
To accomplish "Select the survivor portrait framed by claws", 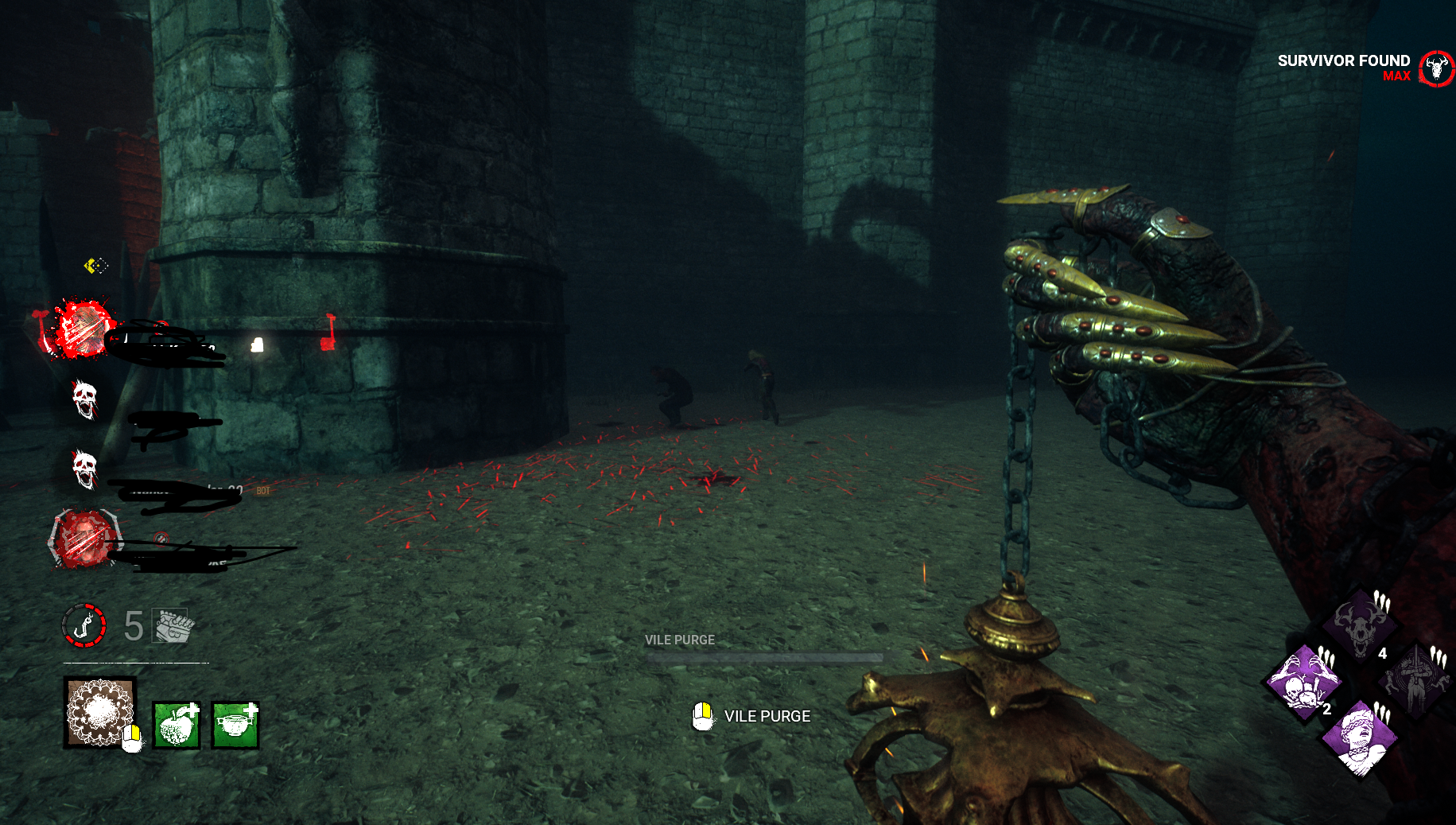I will [84, 540].
